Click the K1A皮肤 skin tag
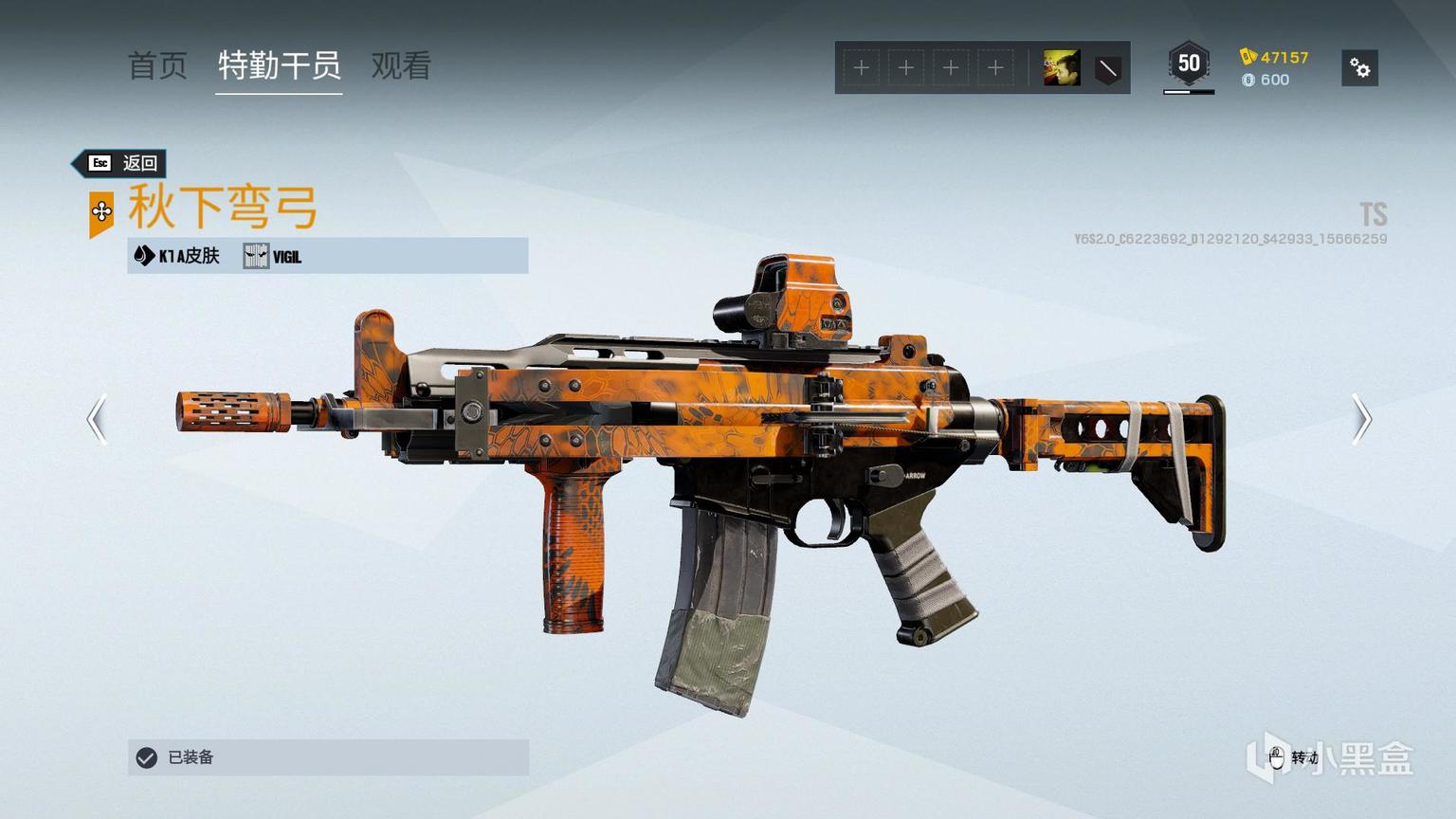 [177, 256]
